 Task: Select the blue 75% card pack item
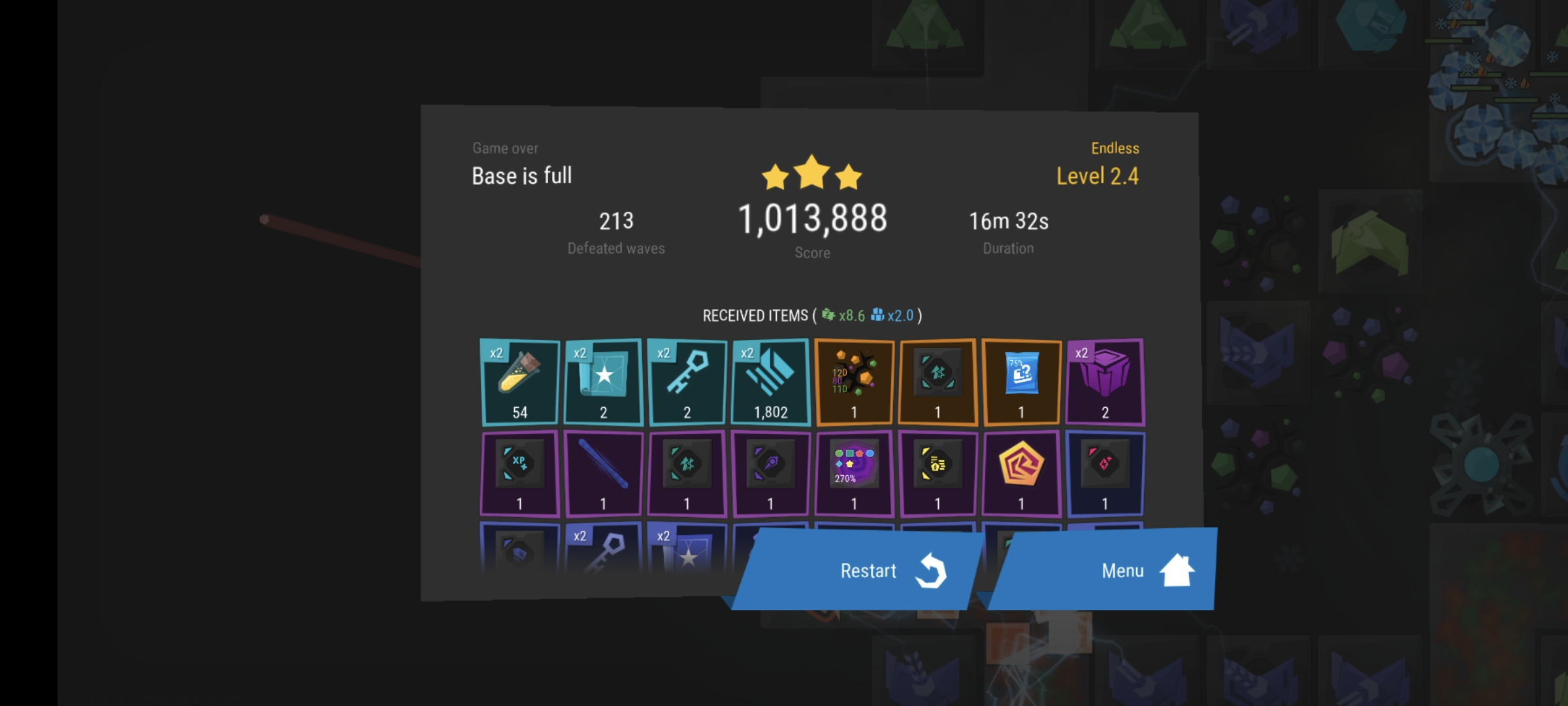(x=1021, y=382)
